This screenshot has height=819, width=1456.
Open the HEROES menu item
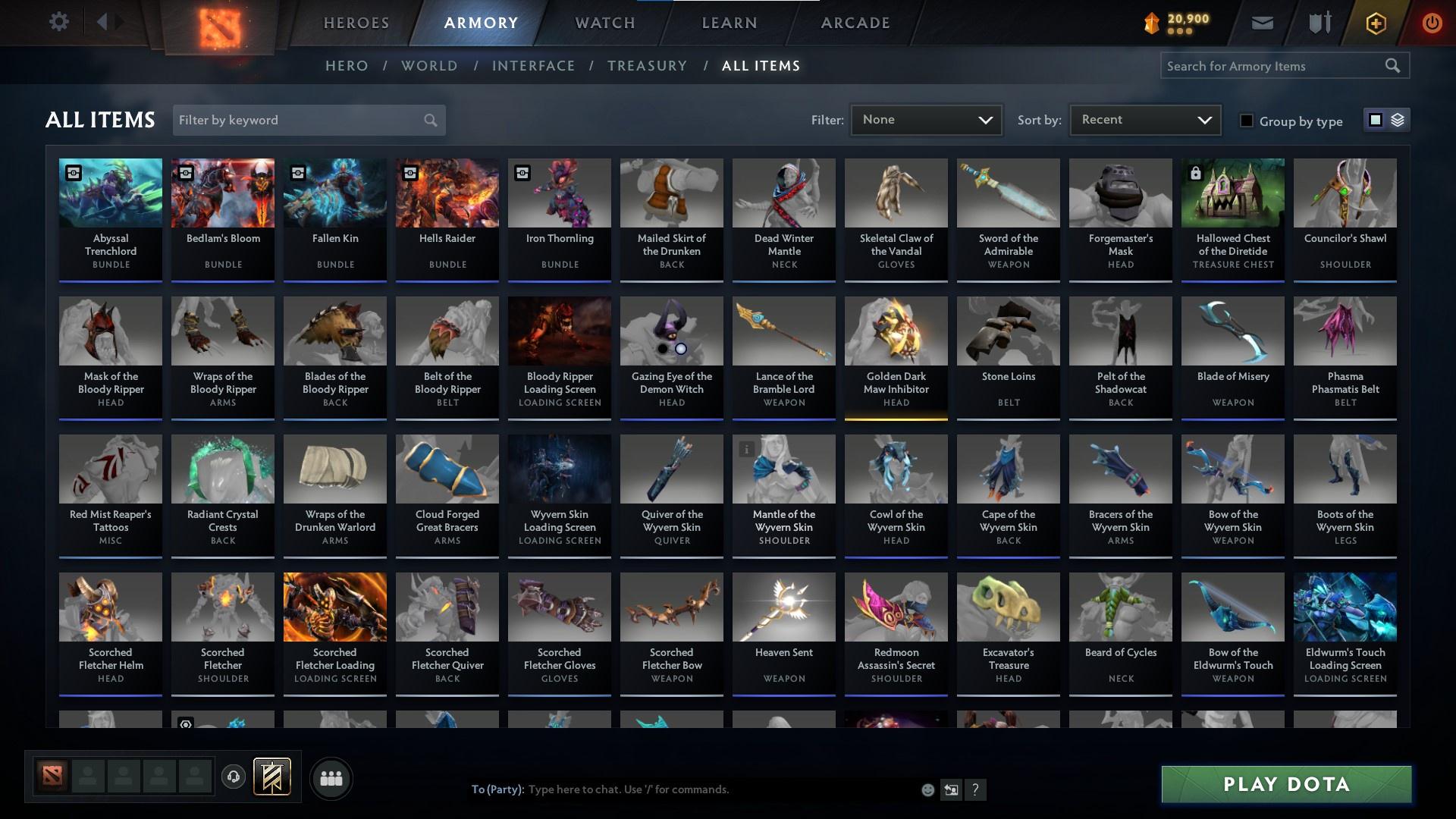coord(356,23)
